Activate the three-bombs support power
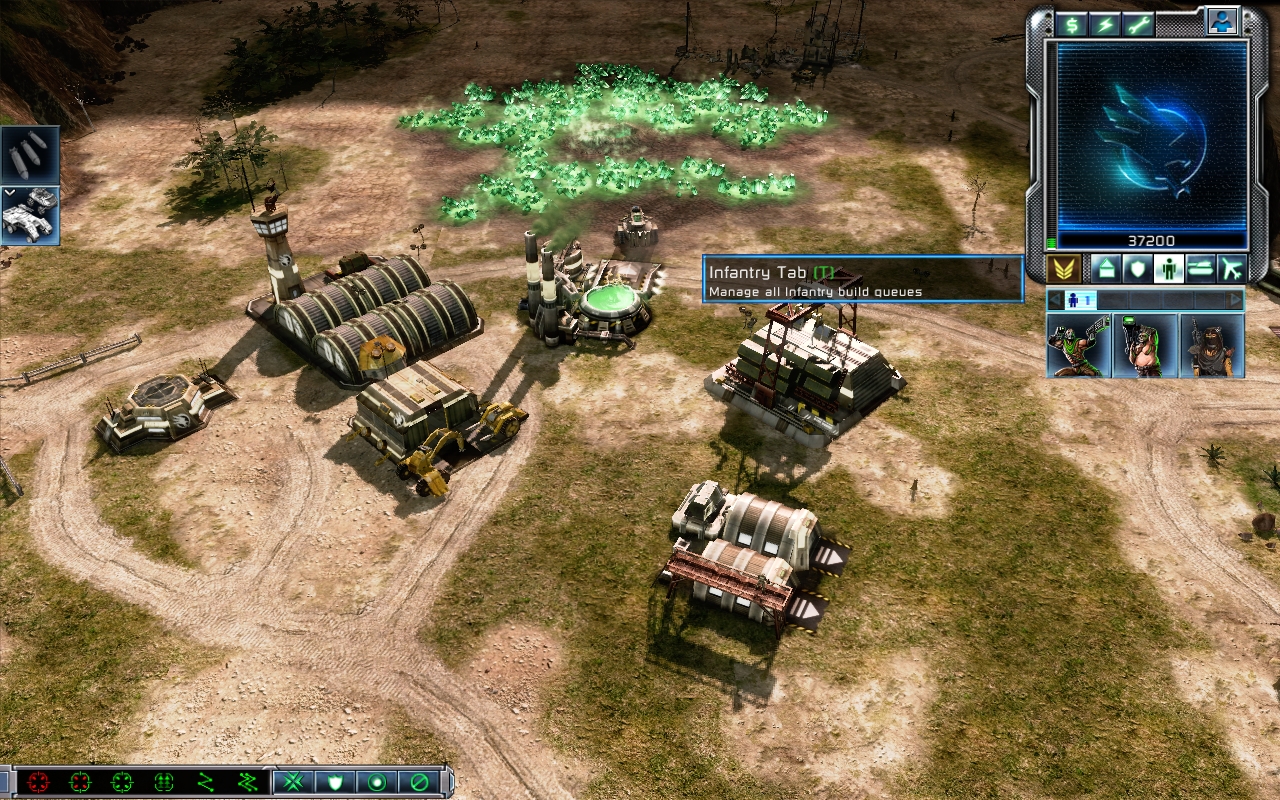Viewport: 1280px width, 800px height. pos(30,155)
